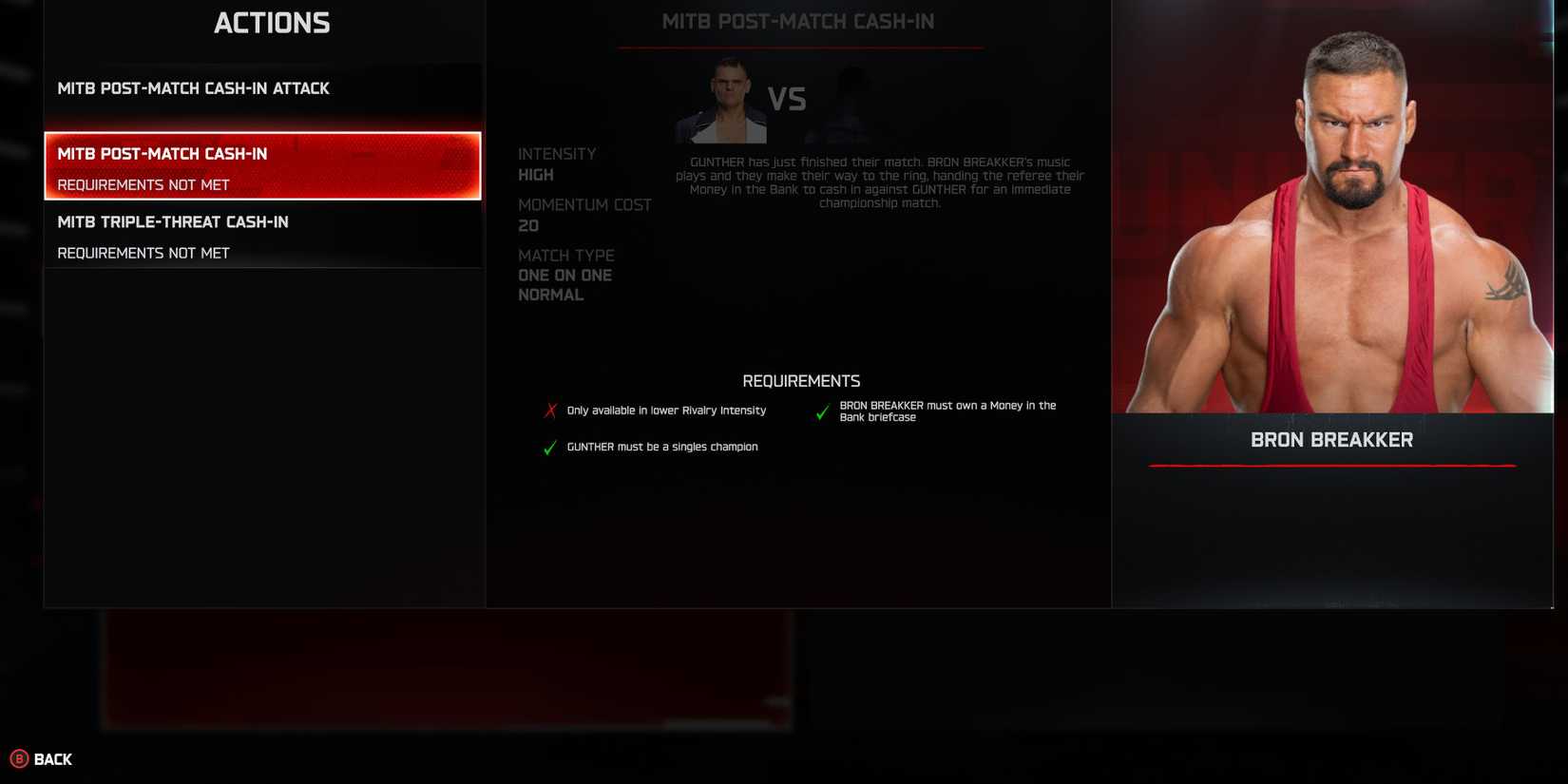This screenshot has height=784, width=1568.
Task: Click the BACK label at screen bottom
Action: pyautogui.click(x=52, y=759)
